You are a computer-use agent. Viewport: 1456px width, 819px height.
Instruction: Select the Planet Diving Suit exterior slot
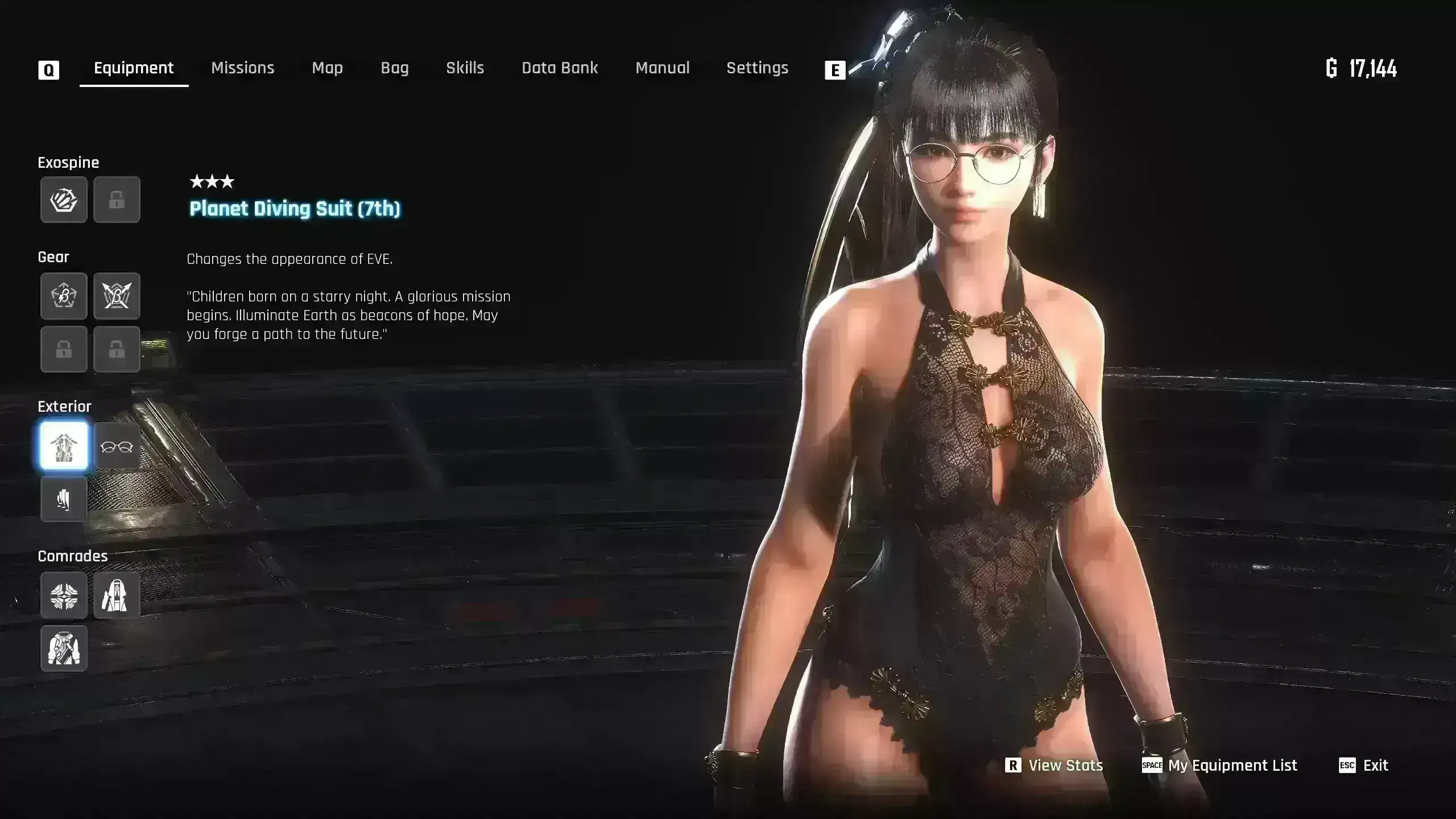point(64,446)
